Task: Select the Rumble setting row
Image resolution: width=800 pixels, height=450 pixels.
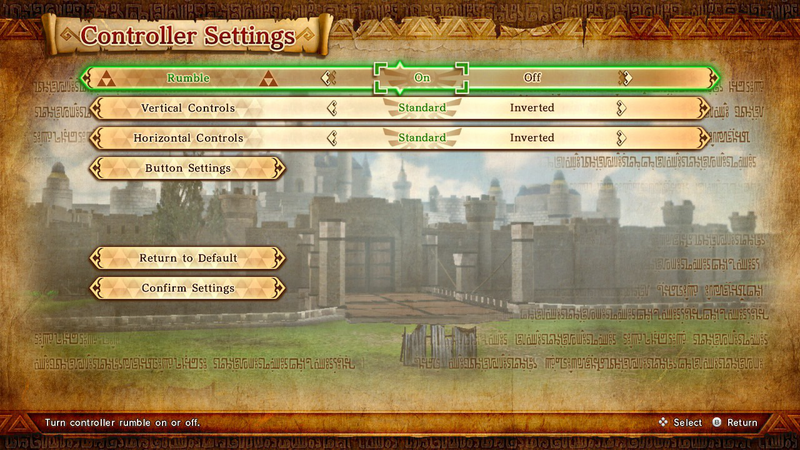Action: (188, 78)
